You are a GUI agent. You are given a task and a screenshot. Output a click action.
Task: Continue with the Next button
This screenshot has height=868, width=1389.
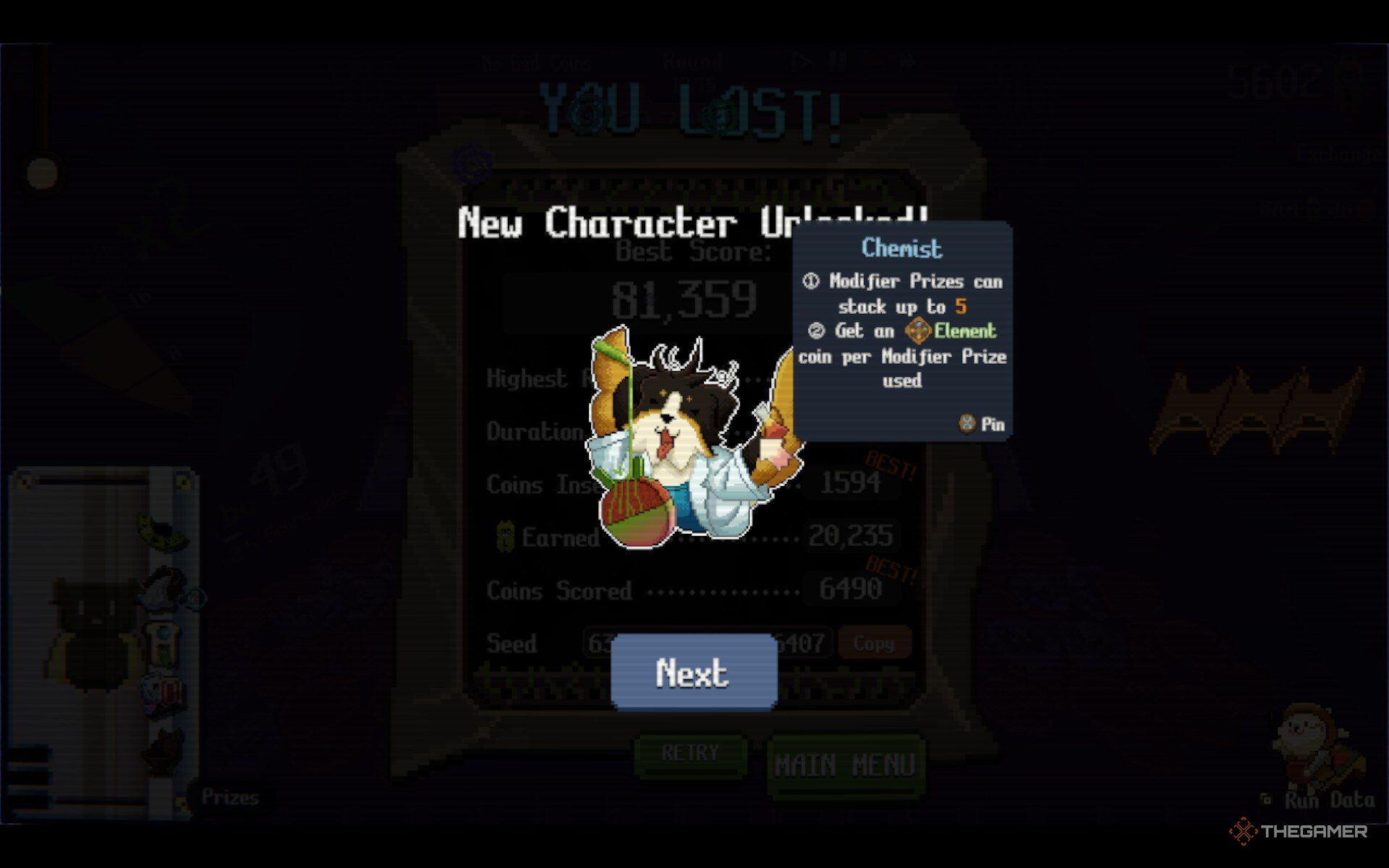tap(693, 673)
